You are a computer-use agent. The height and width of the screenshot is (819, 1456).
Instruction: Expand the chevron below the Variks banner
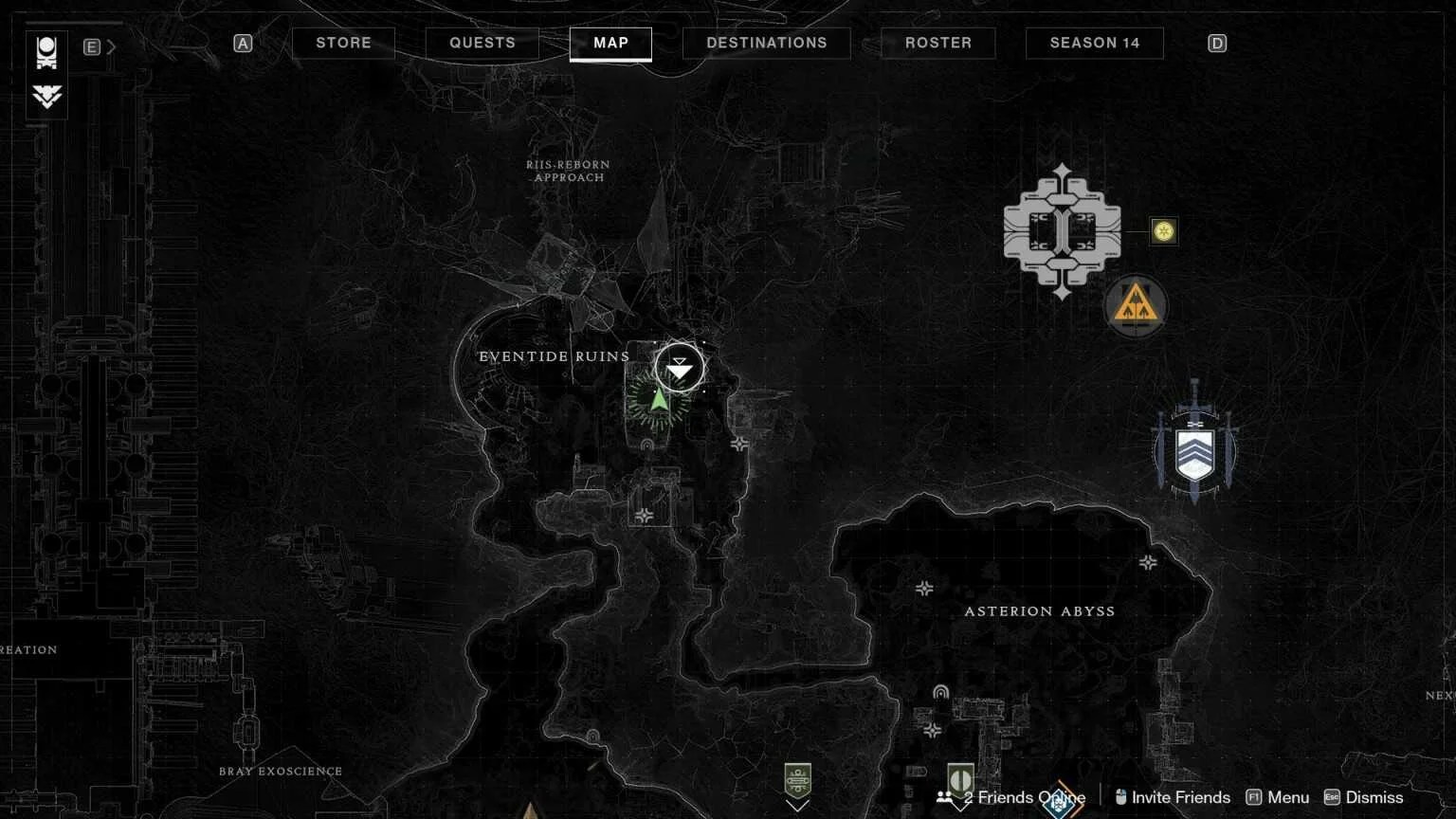tap(799, 807)
